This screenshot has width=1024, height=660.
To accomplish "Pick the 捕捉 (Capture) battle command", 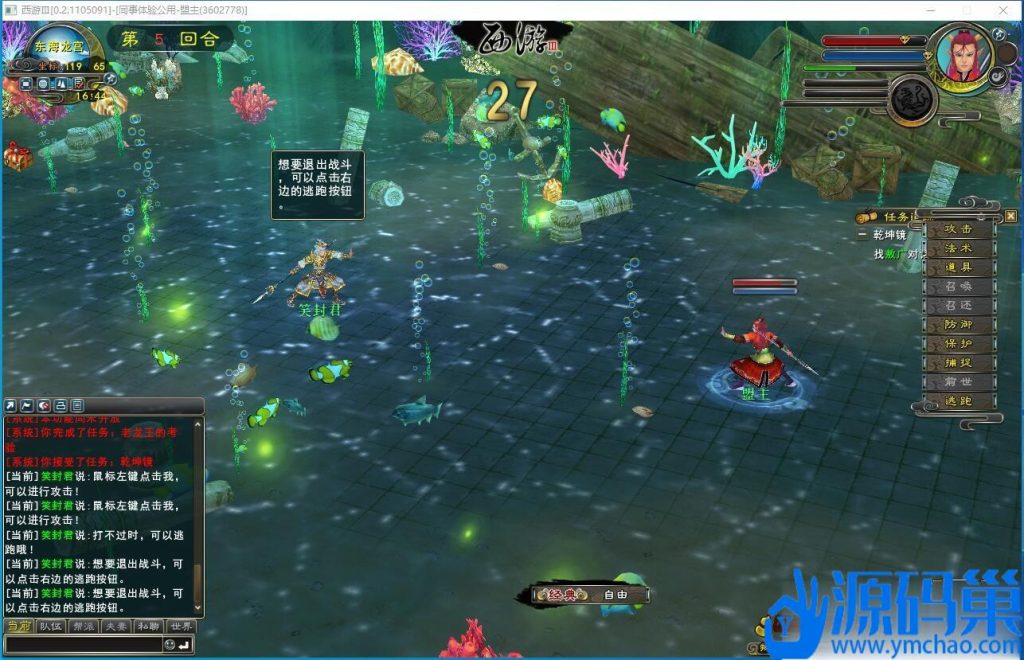I will (x=958, y=363).
